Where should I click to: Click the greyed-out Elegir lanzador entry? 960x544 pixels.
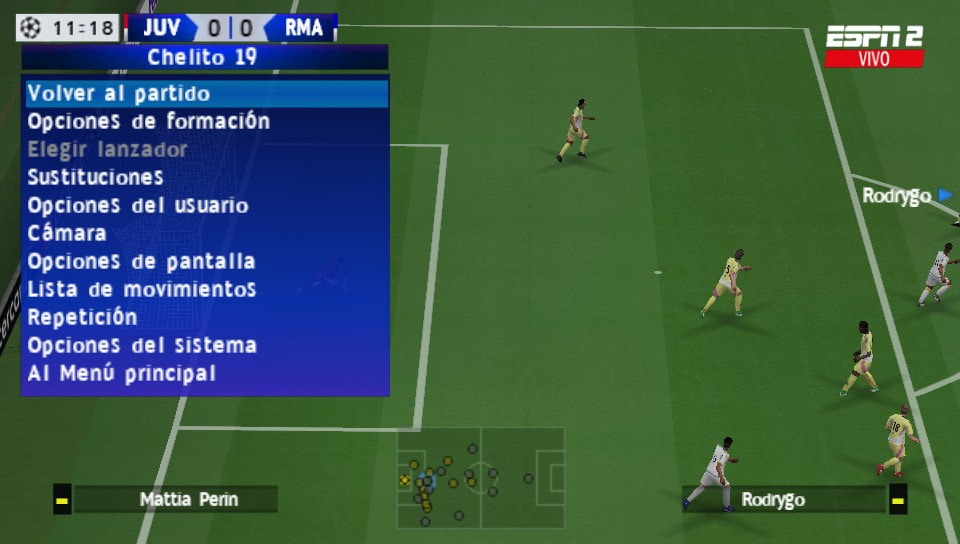click(x=108, y=150)
